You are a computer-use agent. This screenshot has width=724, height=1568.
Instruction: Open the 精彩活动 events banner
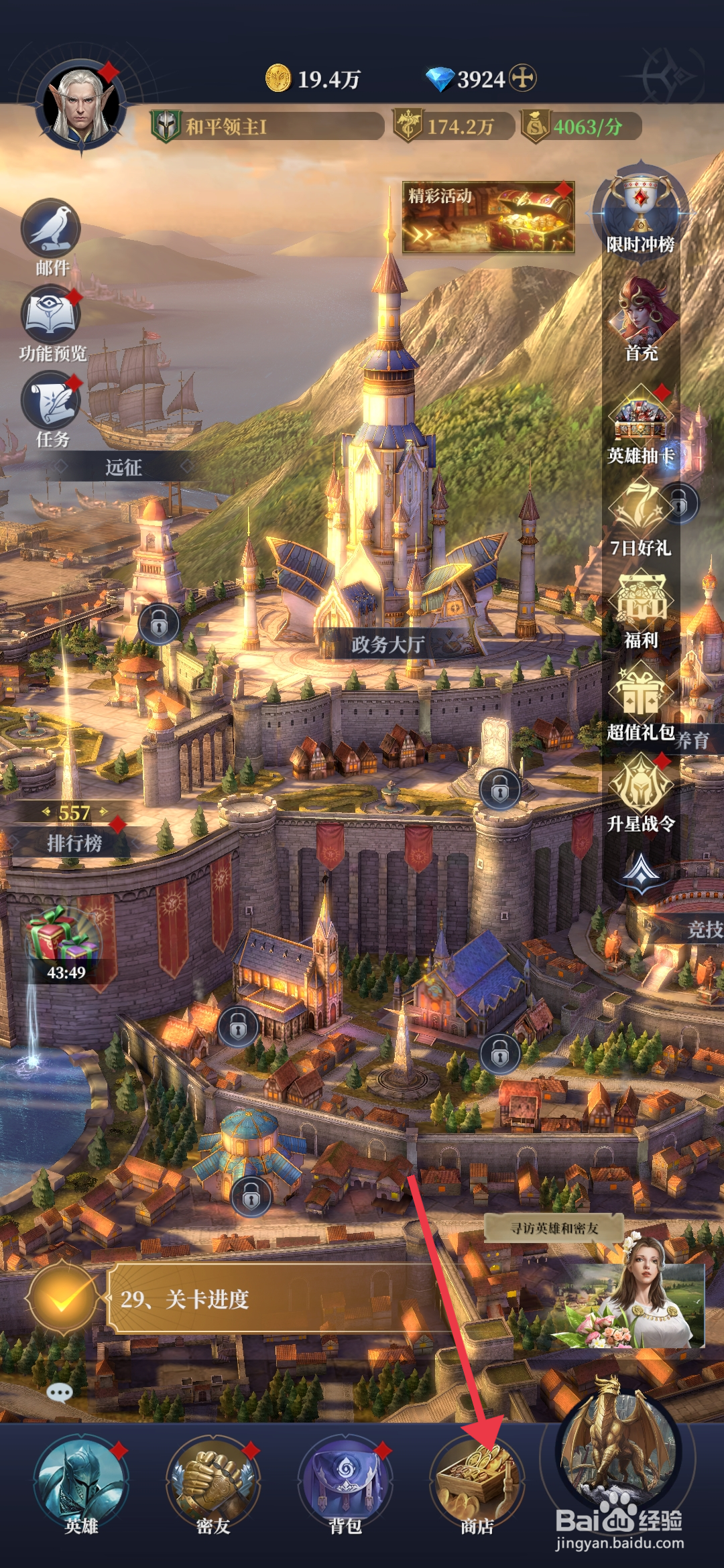click(x=488, y=217)
